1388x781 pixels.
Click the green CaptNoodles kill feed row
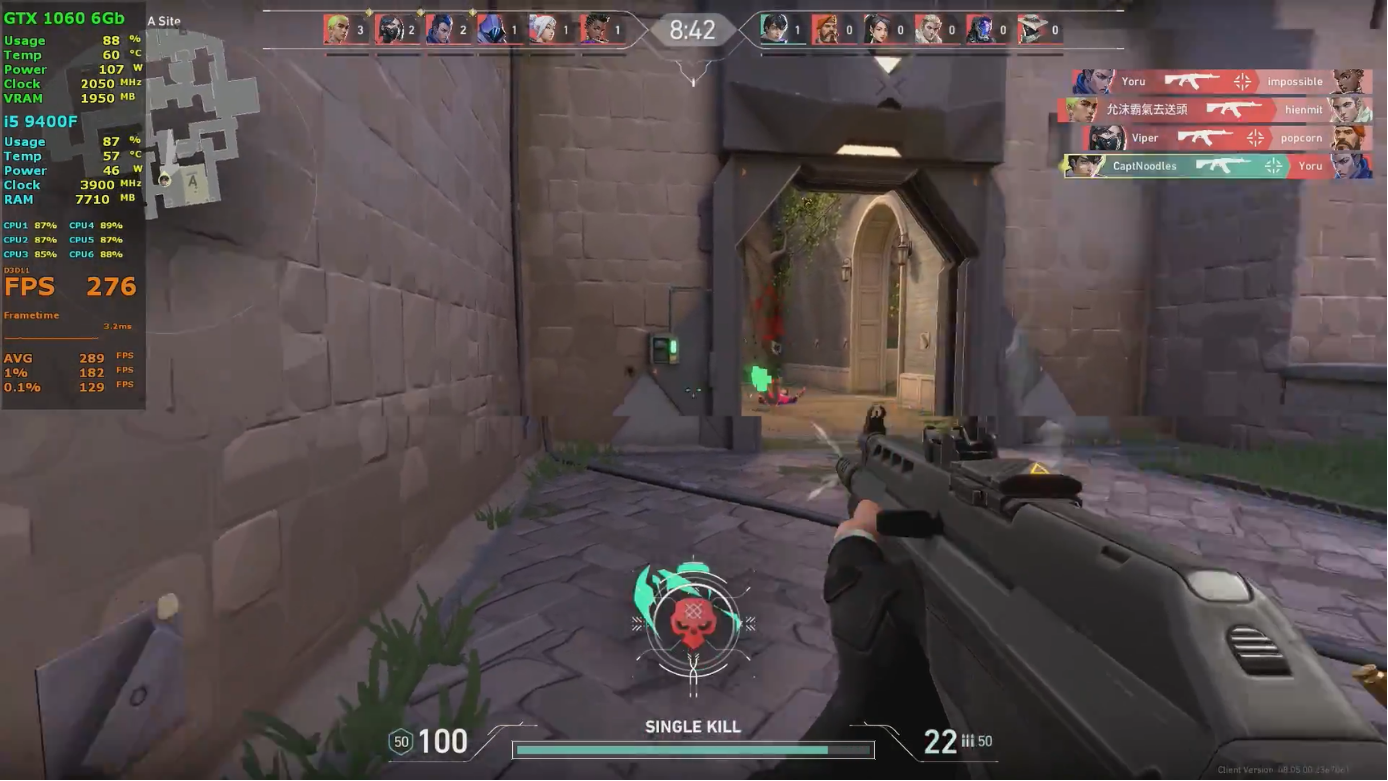point(1217,166)
